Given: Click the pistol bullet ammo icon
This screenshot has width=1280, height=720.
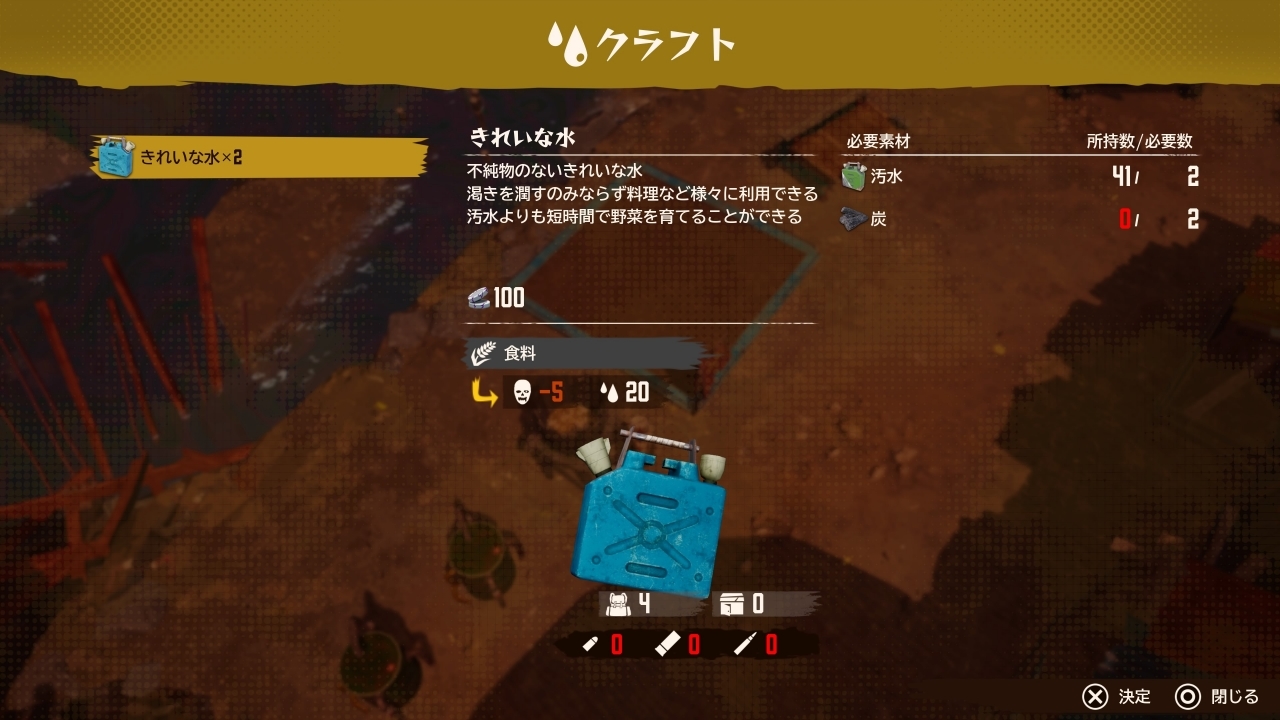Looking at the screenshot, I should (x=590, y=645).
